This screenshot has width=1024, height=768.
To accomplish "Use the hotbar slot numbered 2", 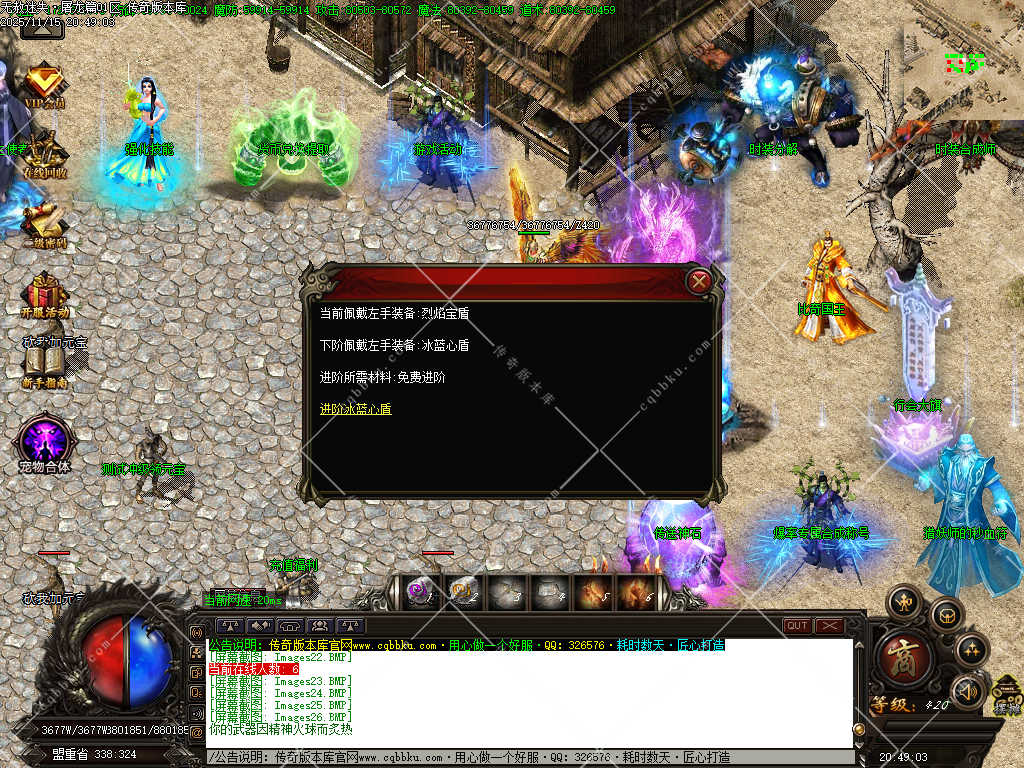I will pos(462,592).
